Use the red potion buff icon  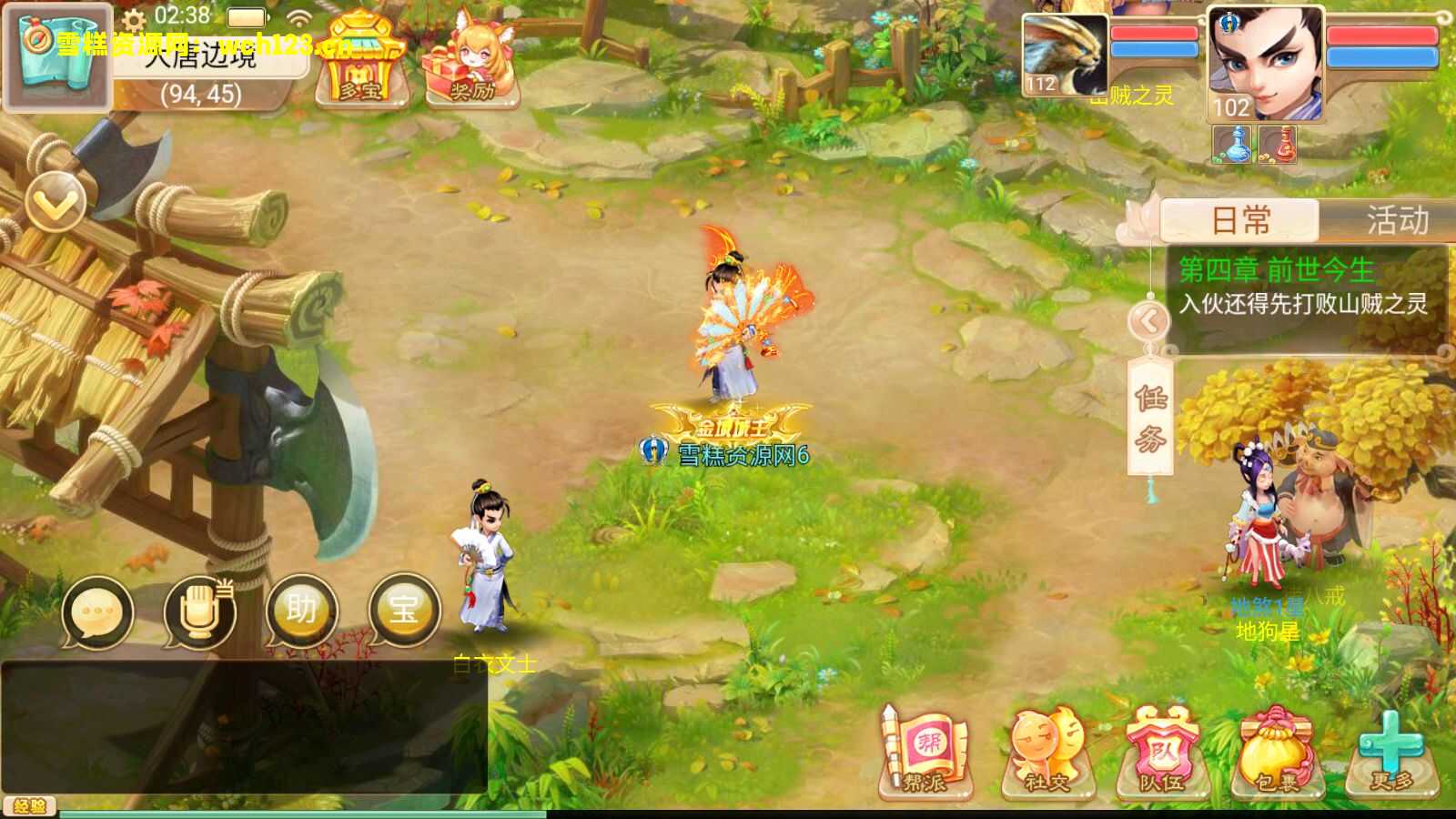click(1279, 145)
